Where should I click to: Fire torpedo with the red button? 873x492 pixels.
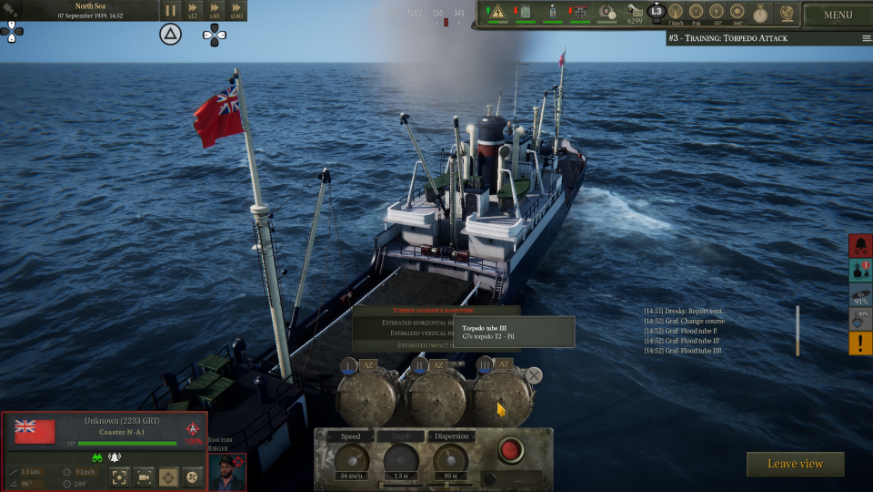[x=511, y=448]
